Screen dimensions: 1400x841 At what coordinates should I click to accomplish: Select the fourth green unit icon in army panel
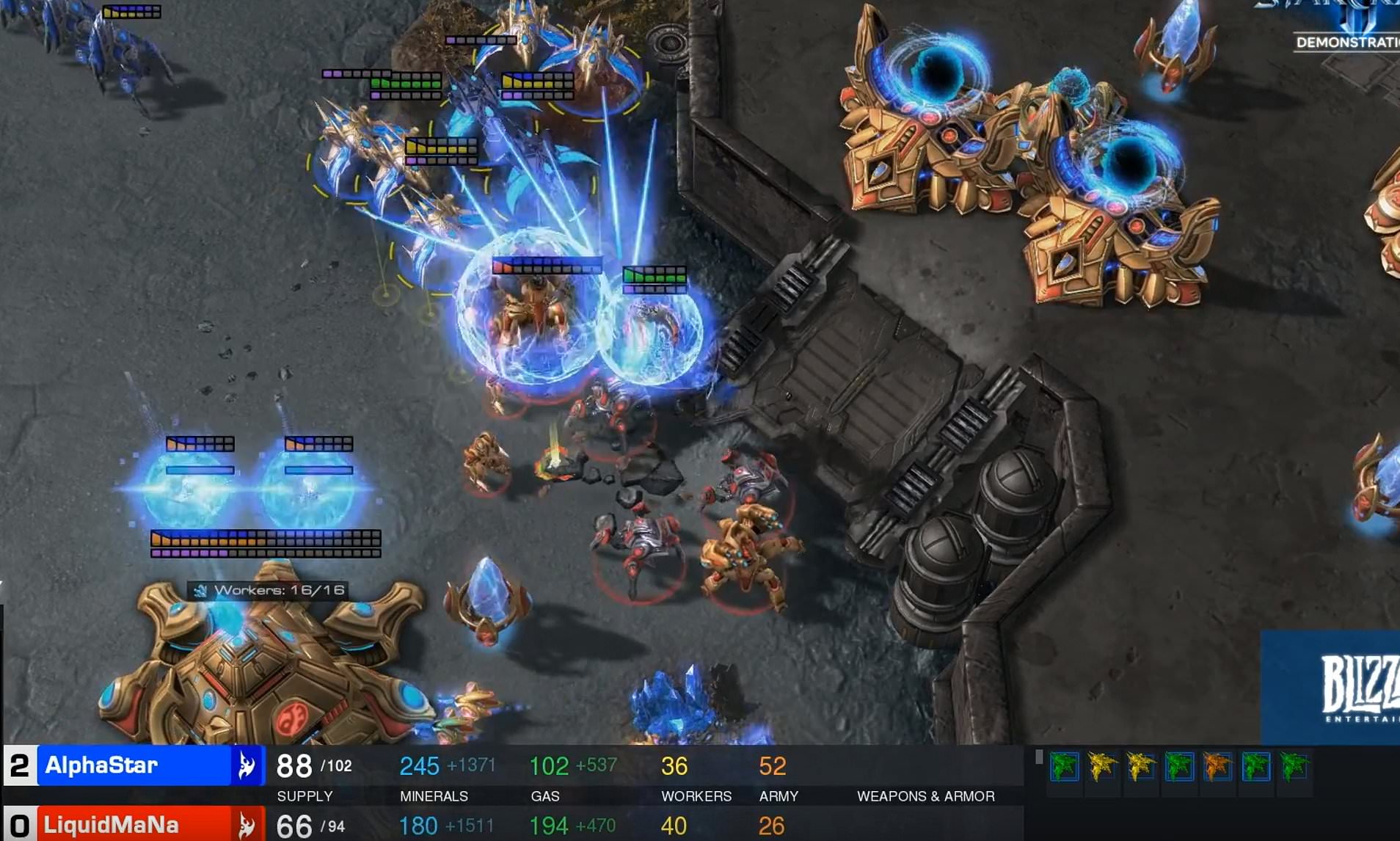point(1178,766)
